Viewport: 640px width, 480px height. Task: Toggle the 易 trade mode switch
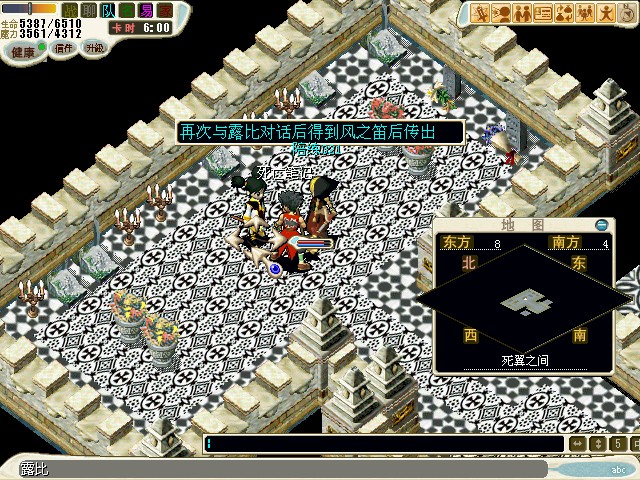(146, 9)
